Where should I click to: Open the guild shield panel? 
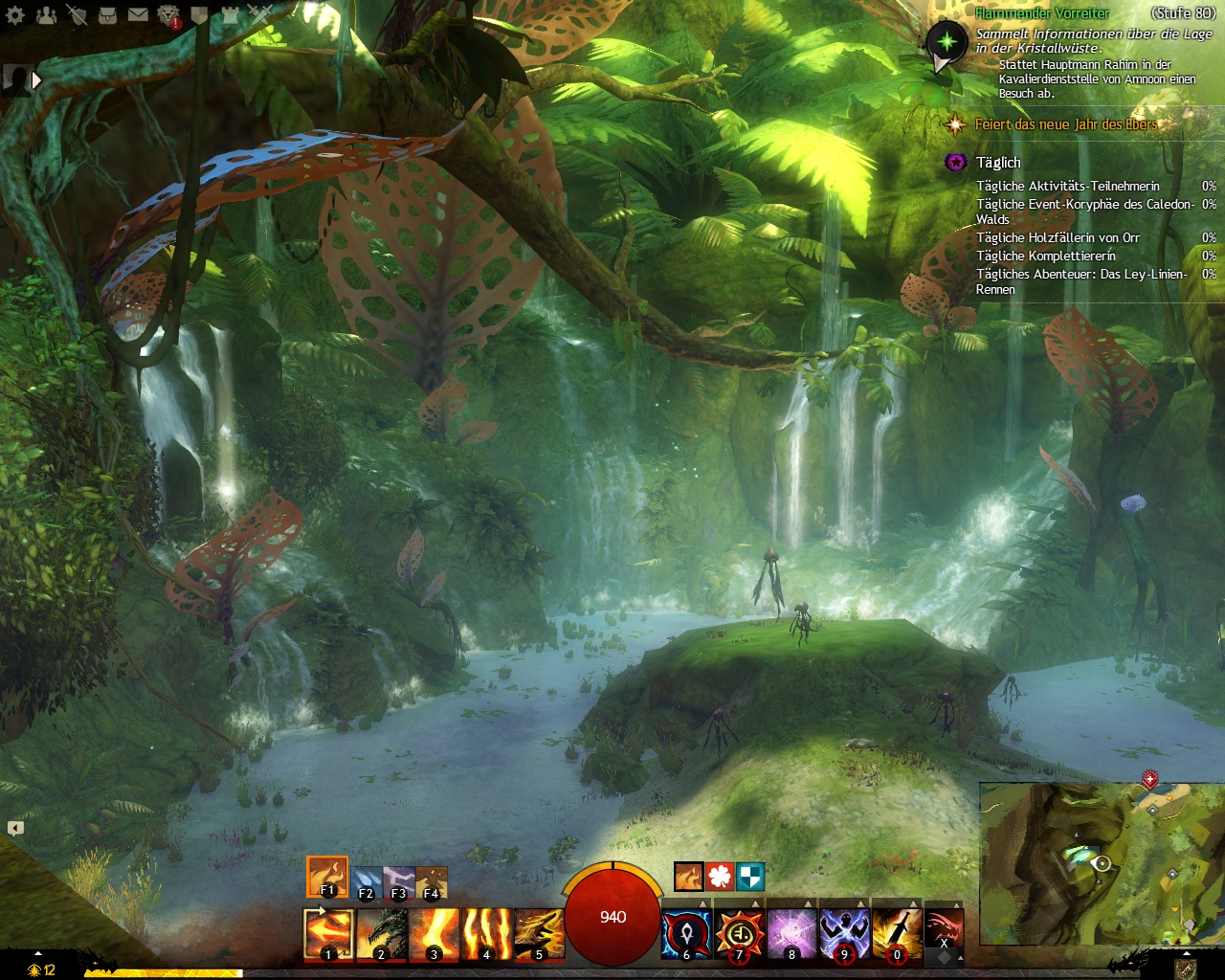pos(199,14)
